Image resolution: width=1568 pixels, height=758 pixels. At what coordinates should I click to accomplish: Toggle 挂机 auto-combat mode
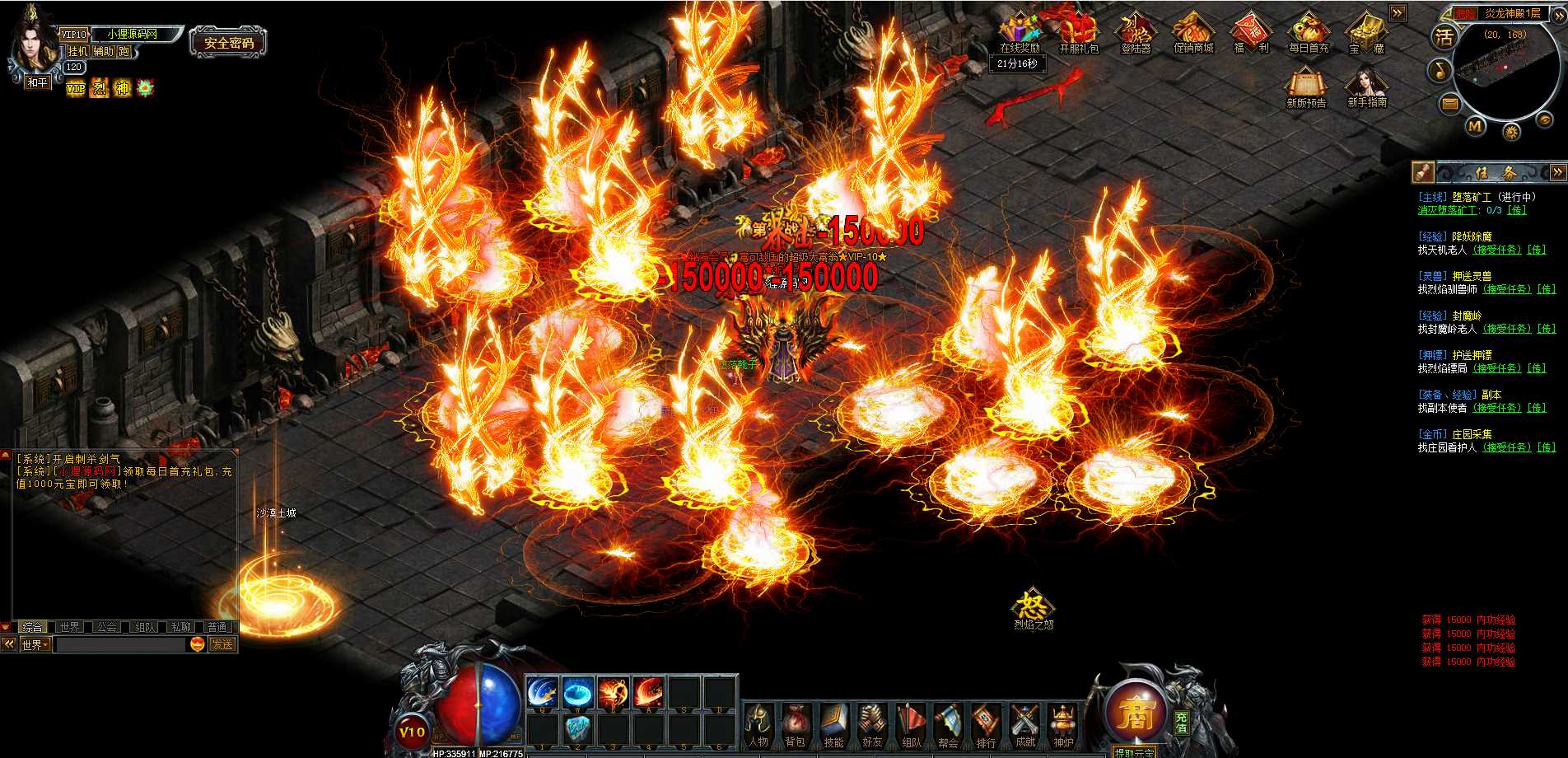[x=77, y=51]
